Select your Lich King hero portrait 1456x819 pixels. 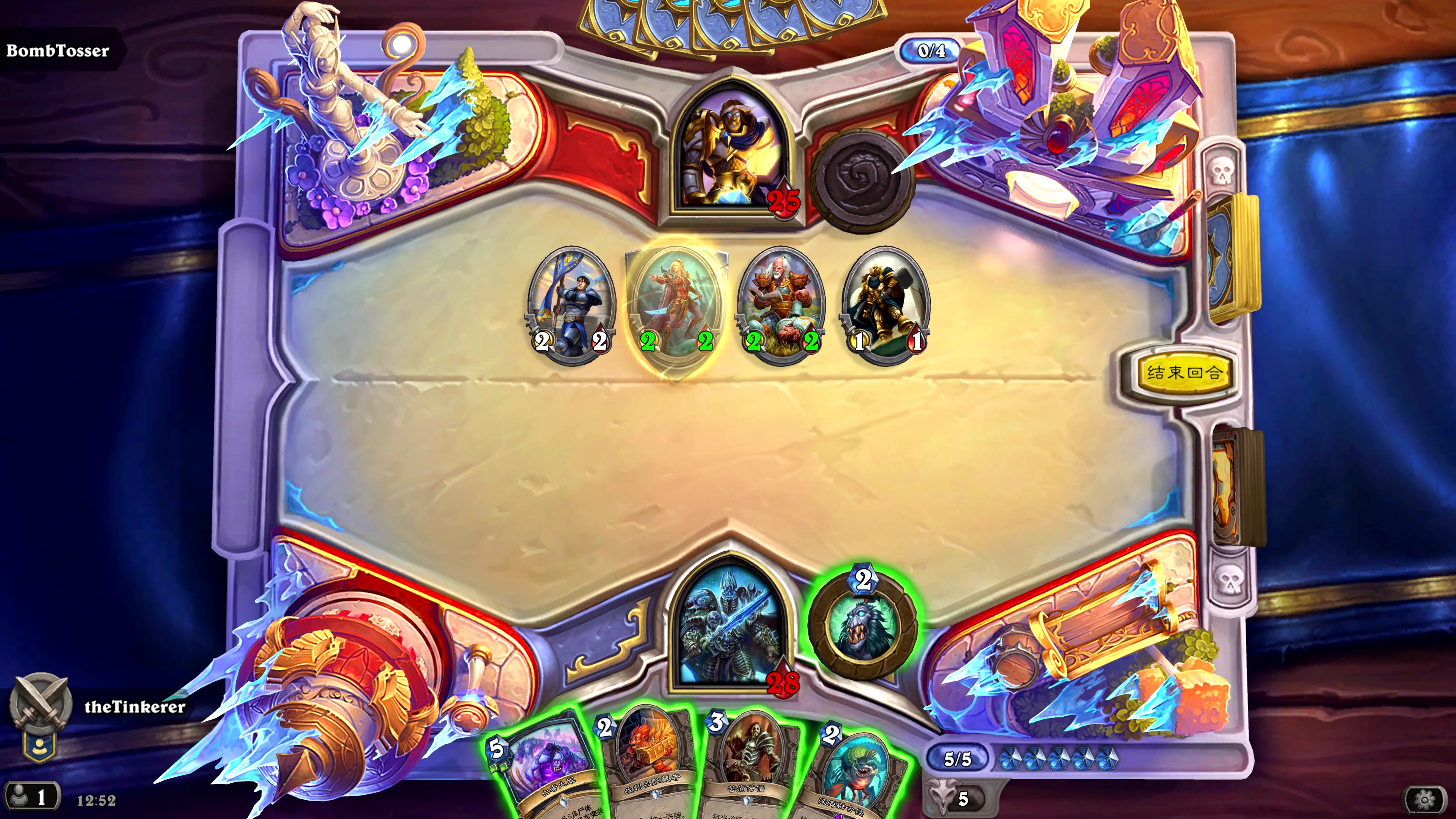(729, 628)
